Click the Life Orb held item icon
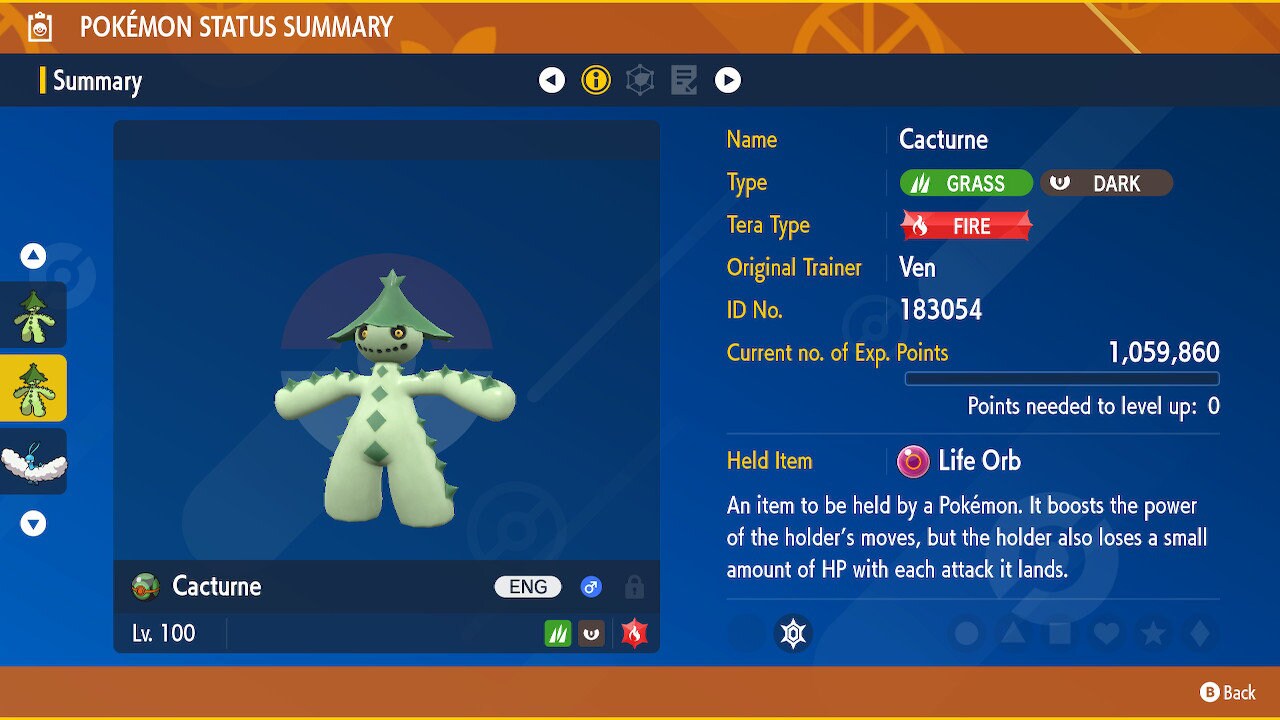 916,461
